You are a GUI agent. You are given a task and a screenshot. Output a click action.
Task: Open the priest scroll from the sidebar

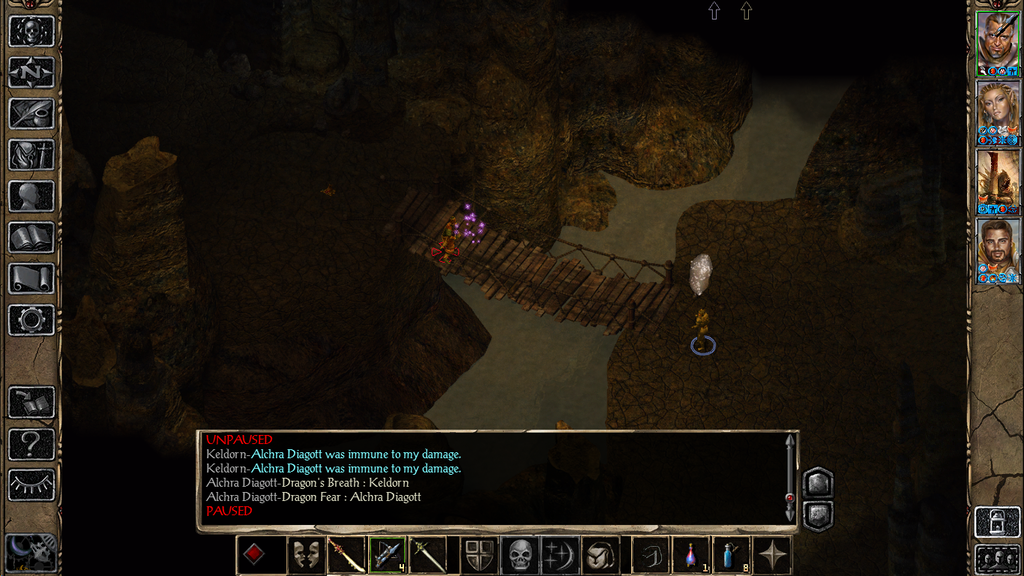[x=31, y=278]
